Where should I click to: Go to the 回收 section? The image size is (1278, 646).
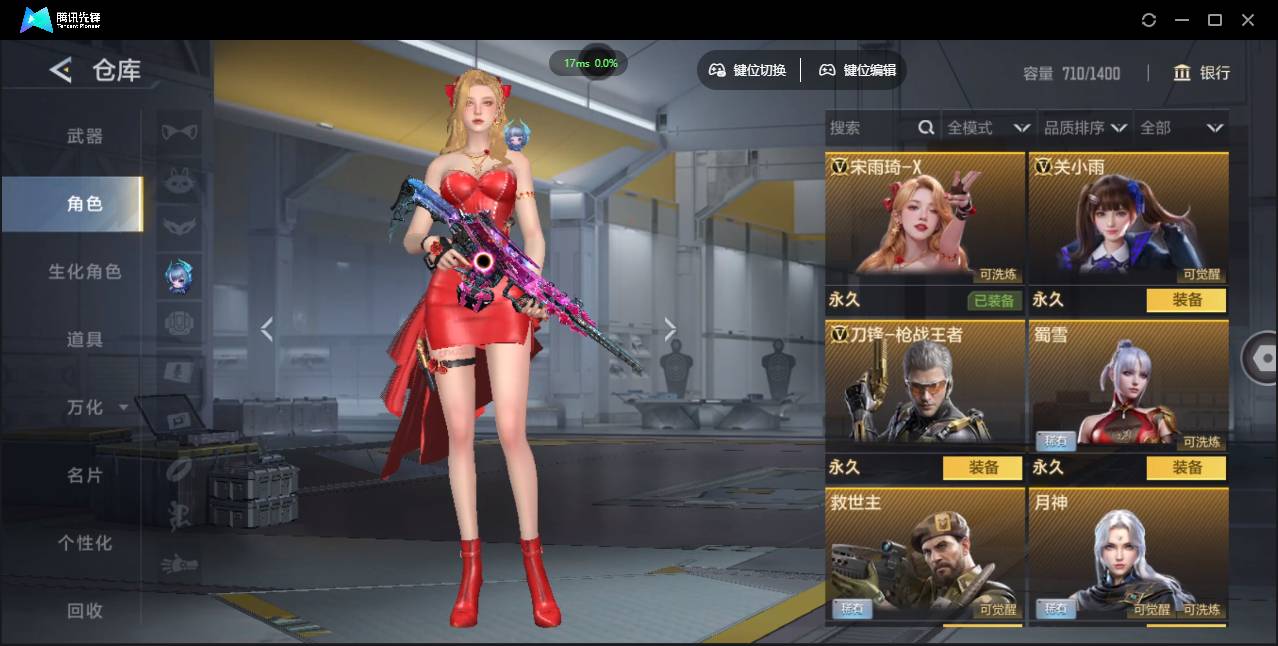coord(85,610)
